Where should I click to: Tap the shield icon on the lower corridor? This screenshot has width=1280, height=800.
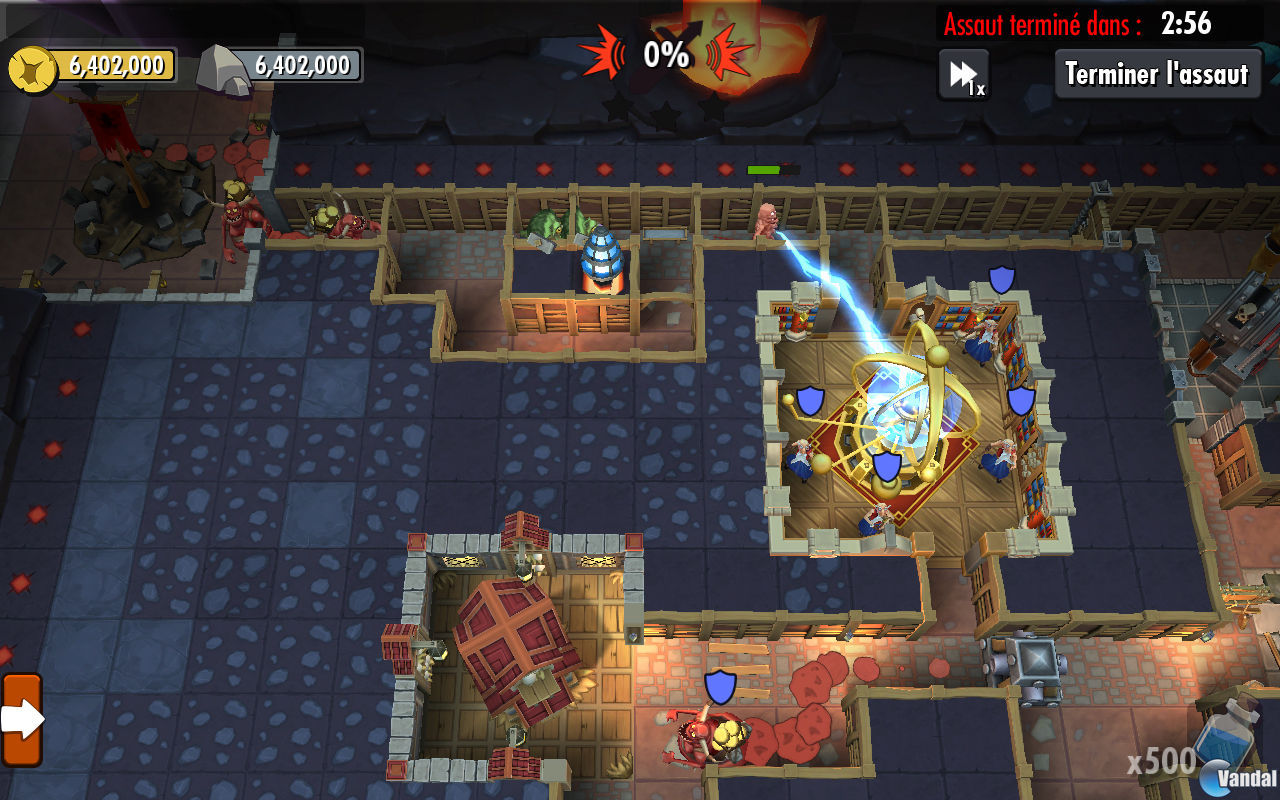click(722, 688)
